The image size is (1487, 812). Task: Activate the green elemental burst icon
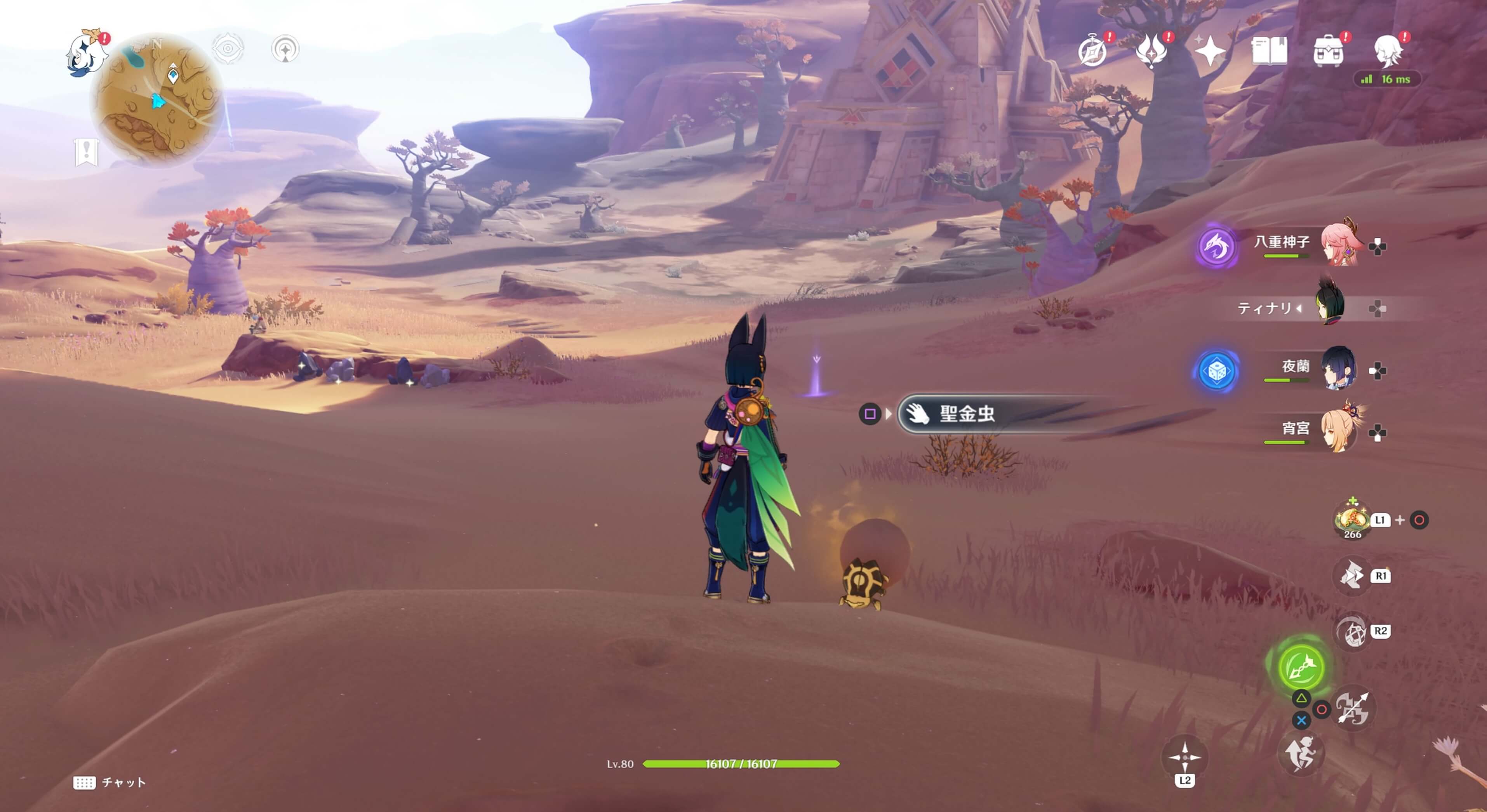tap(1301, 666)
